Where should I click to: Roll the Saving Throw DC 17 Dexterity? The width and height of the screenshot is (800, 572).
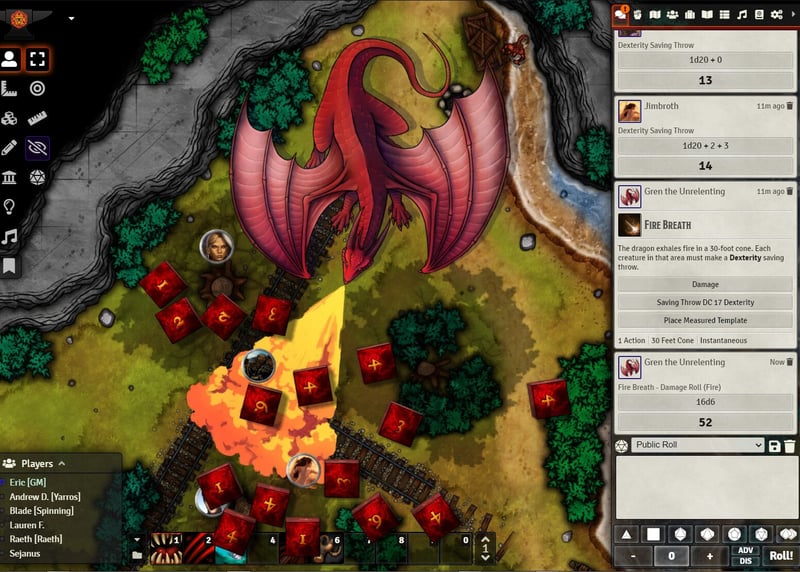pyautogui.click(x=705, y=302)
